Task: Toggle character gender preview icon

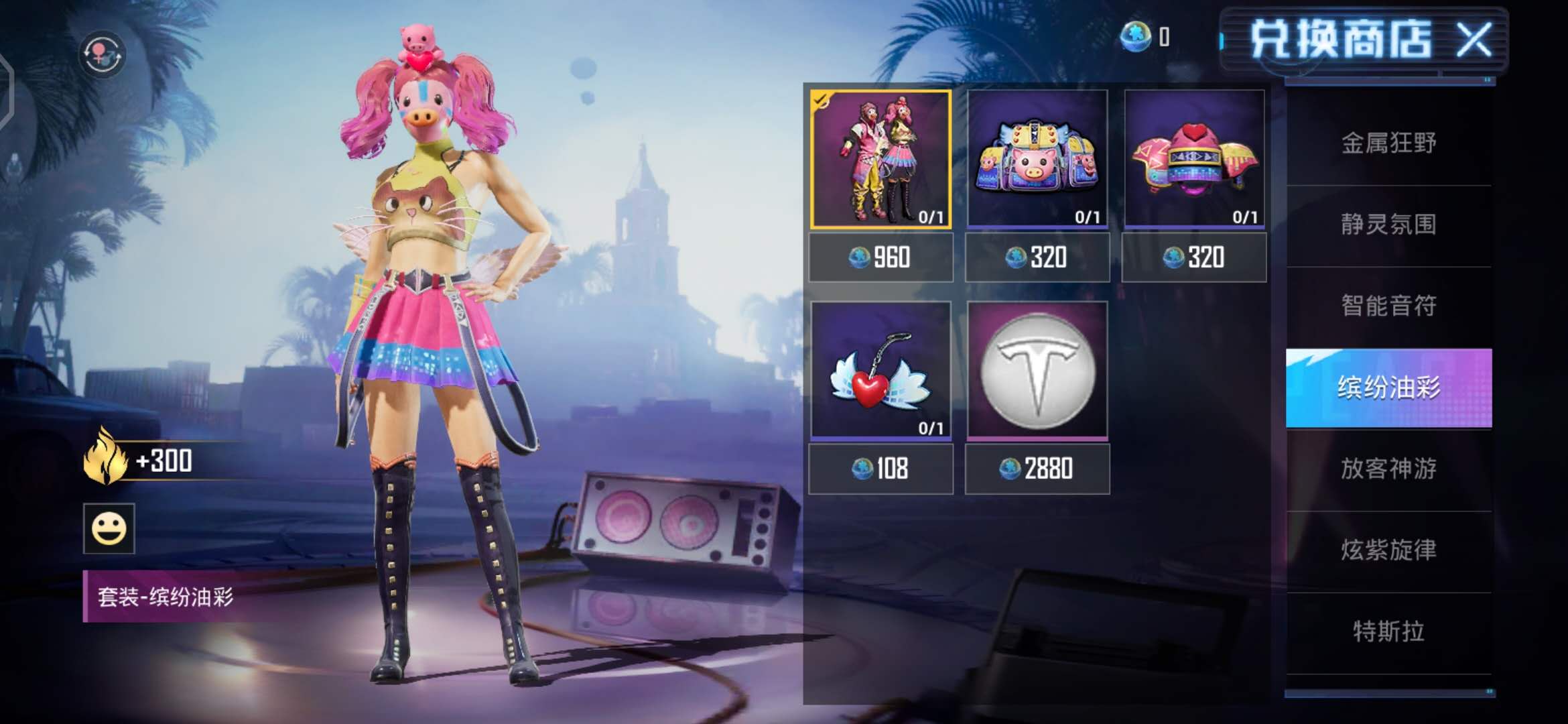Action: (102, 54)
